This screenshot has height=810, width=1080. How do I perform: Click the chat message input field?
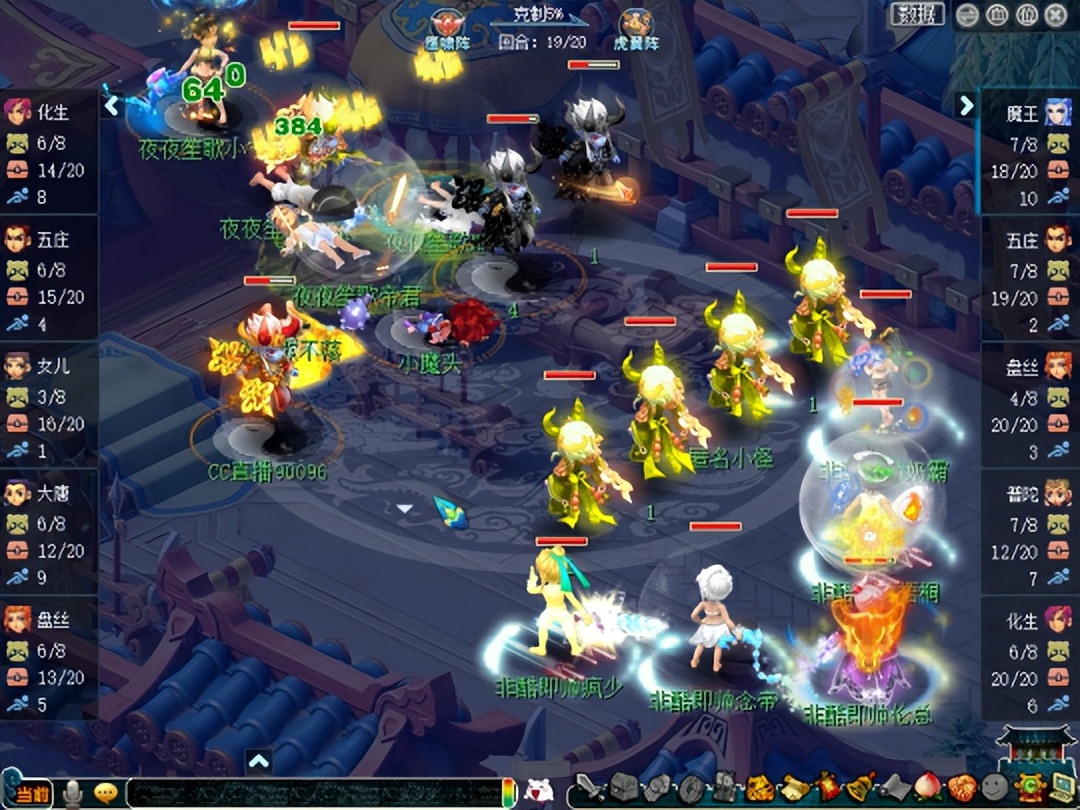click(x=310, y=793)
